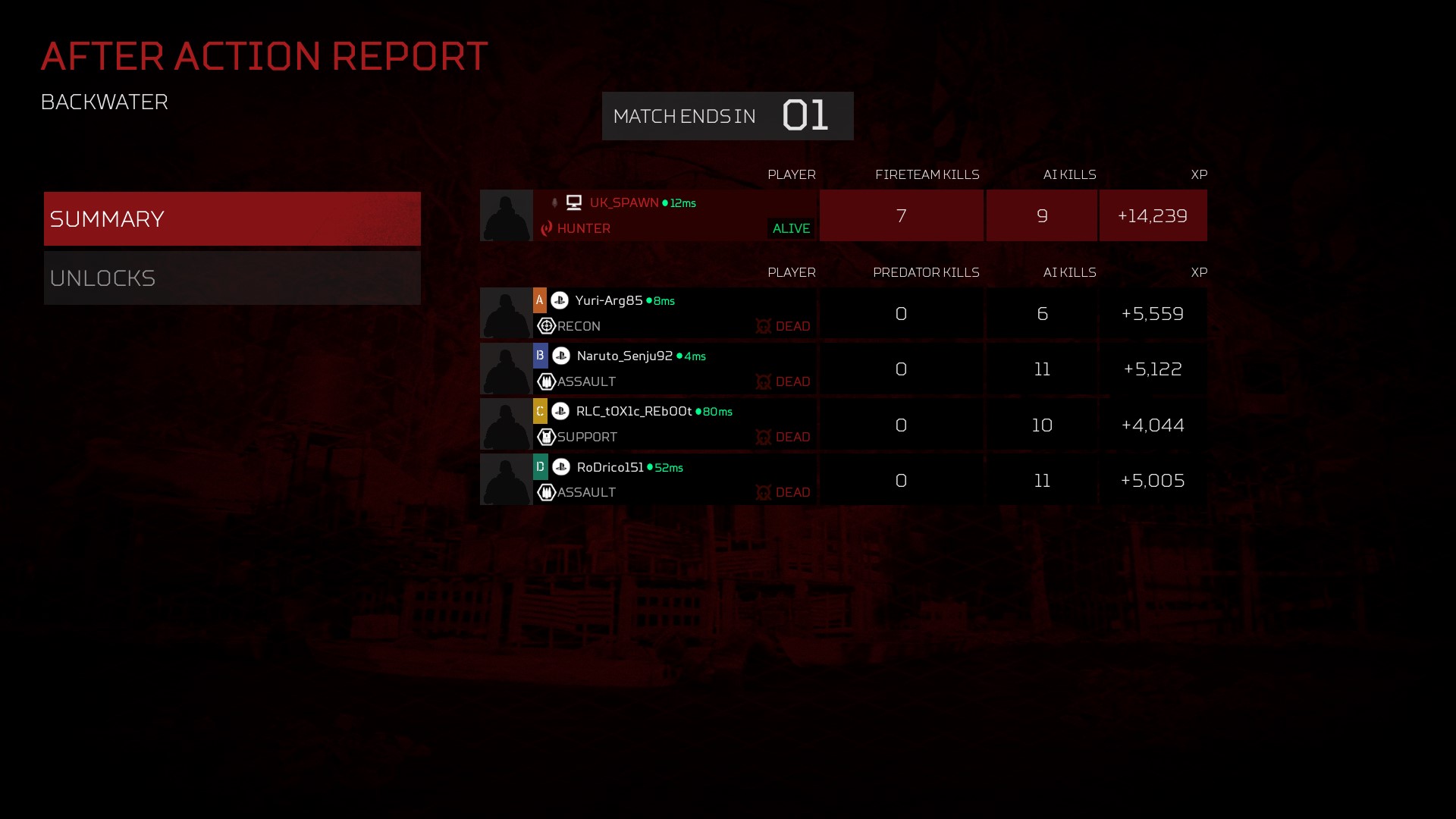Screen dimensions: 1456x819
Task: Open the Summary tab
Action: click(x=232, y=218)
